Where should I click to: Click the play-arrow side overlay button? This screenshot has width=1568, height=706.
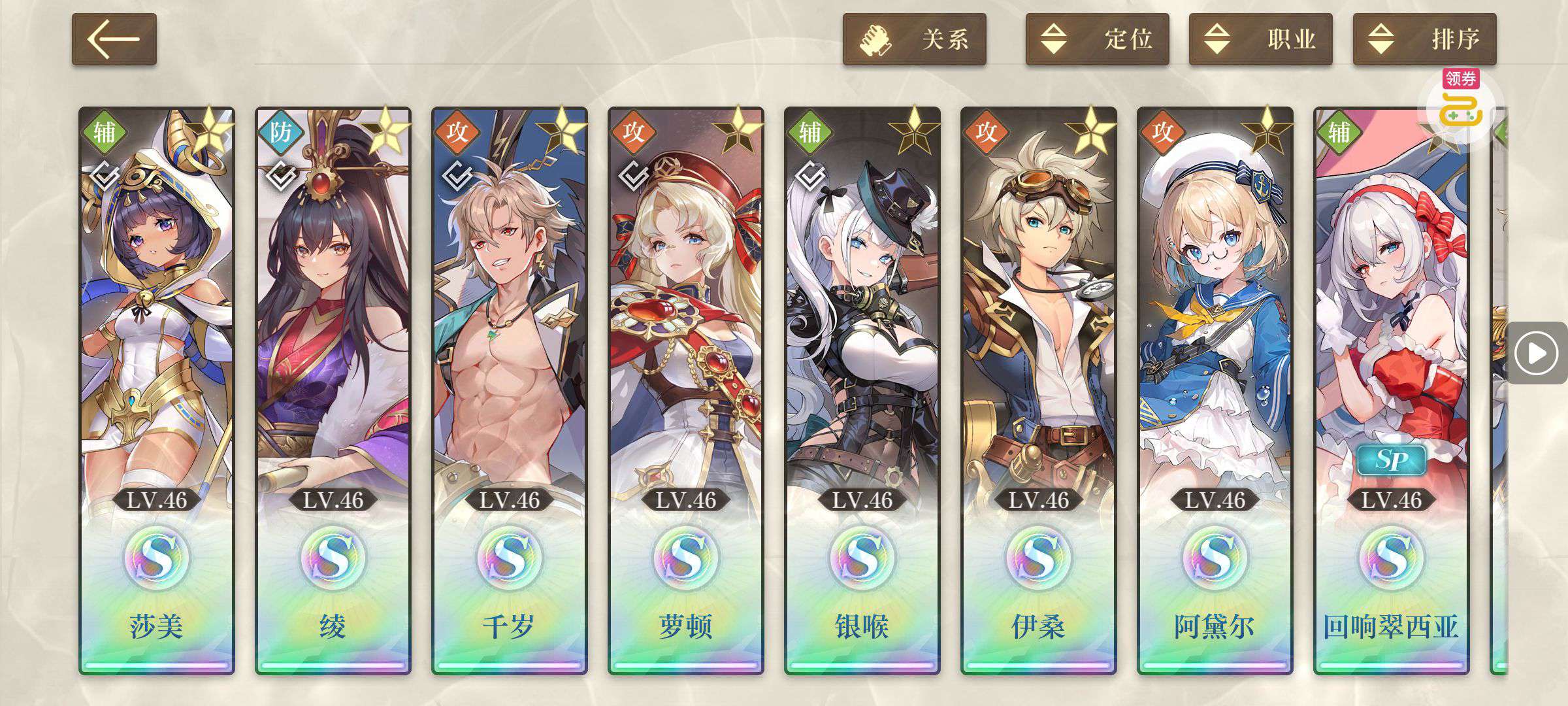point(1536,354)
